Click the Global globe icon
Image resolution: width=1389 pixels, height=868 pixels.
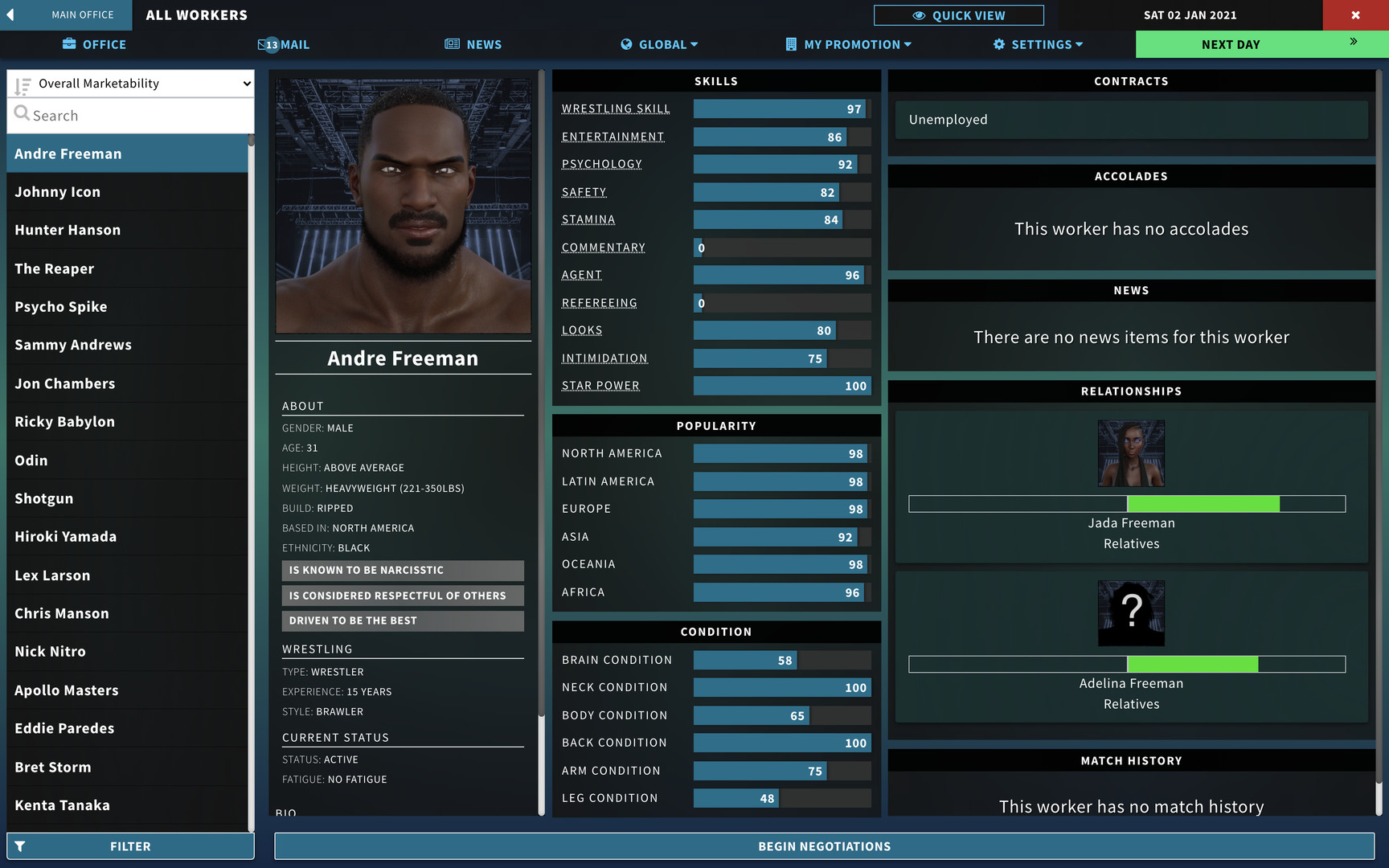[625, 44]
